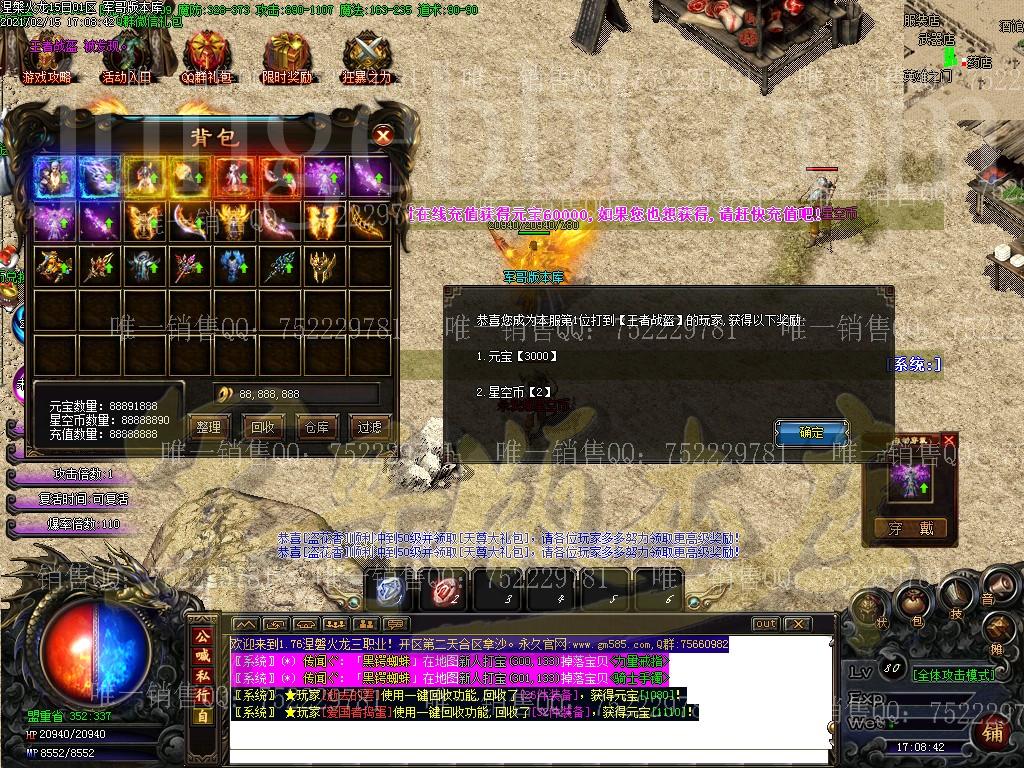Click the chat panel 'out' button

coord(765,624)
